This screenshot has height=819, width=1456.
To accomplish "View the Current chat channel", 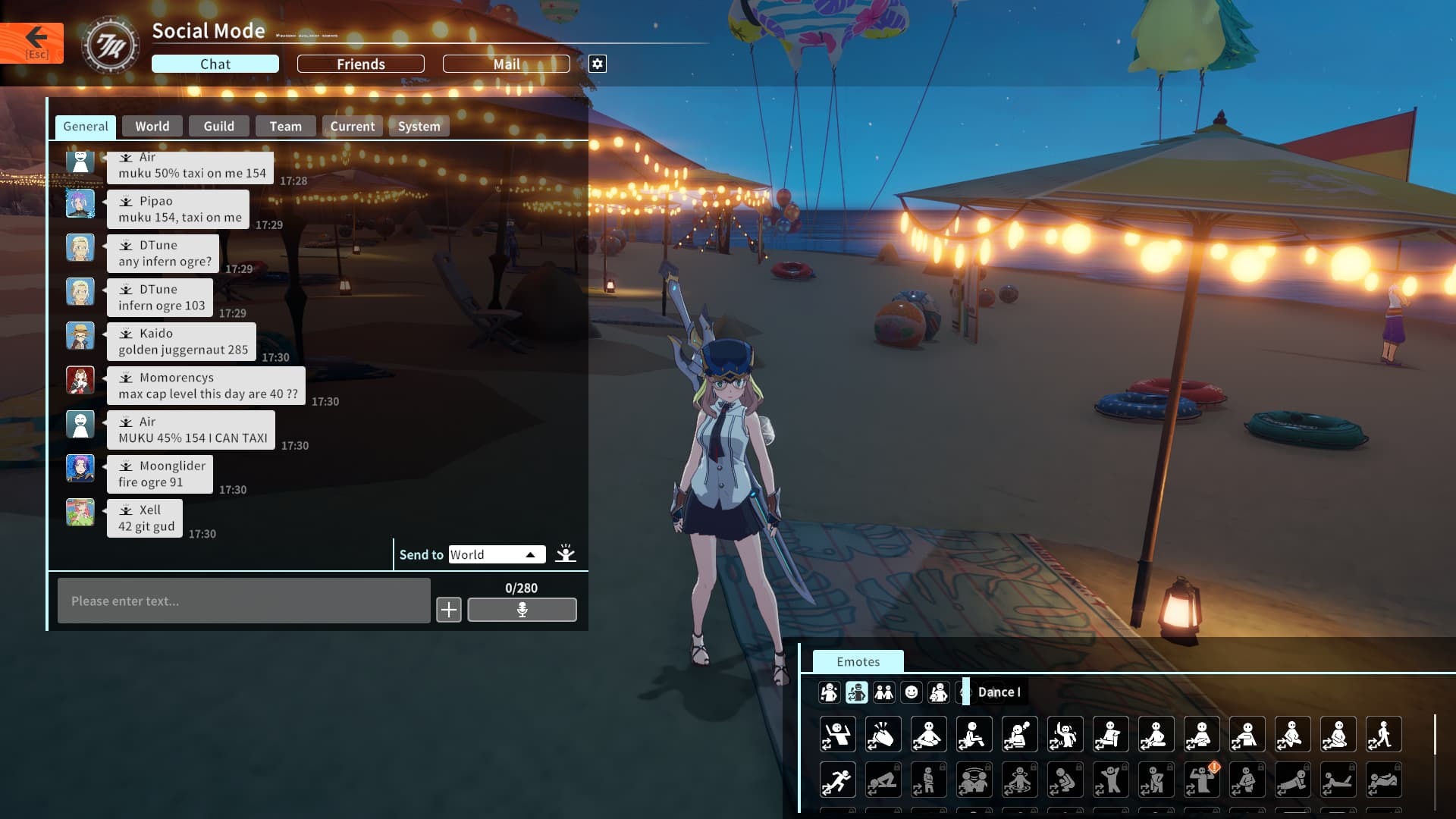I will click(x=352, y=127).
